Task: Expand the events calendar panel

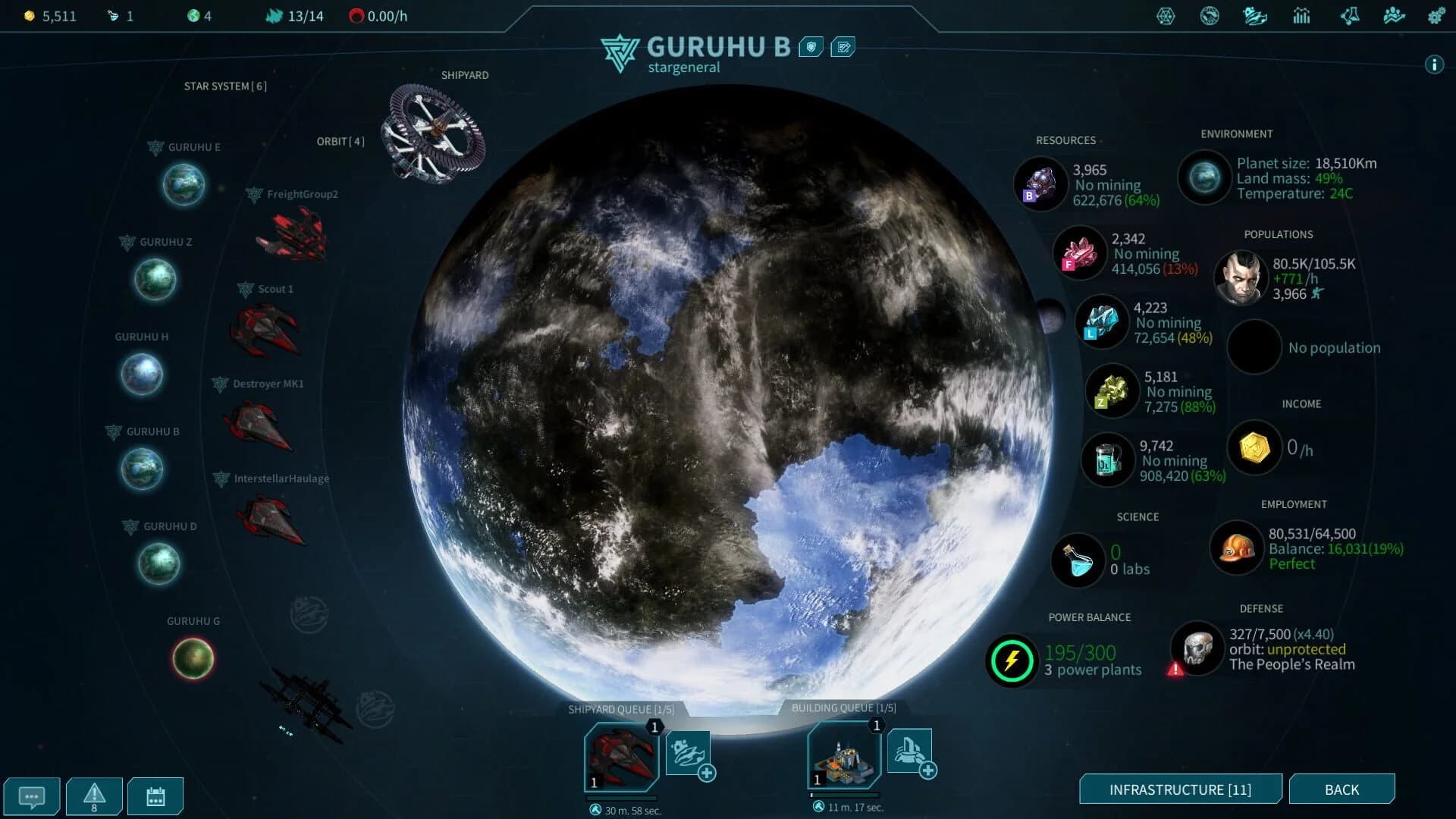Action: click(155, 795)
